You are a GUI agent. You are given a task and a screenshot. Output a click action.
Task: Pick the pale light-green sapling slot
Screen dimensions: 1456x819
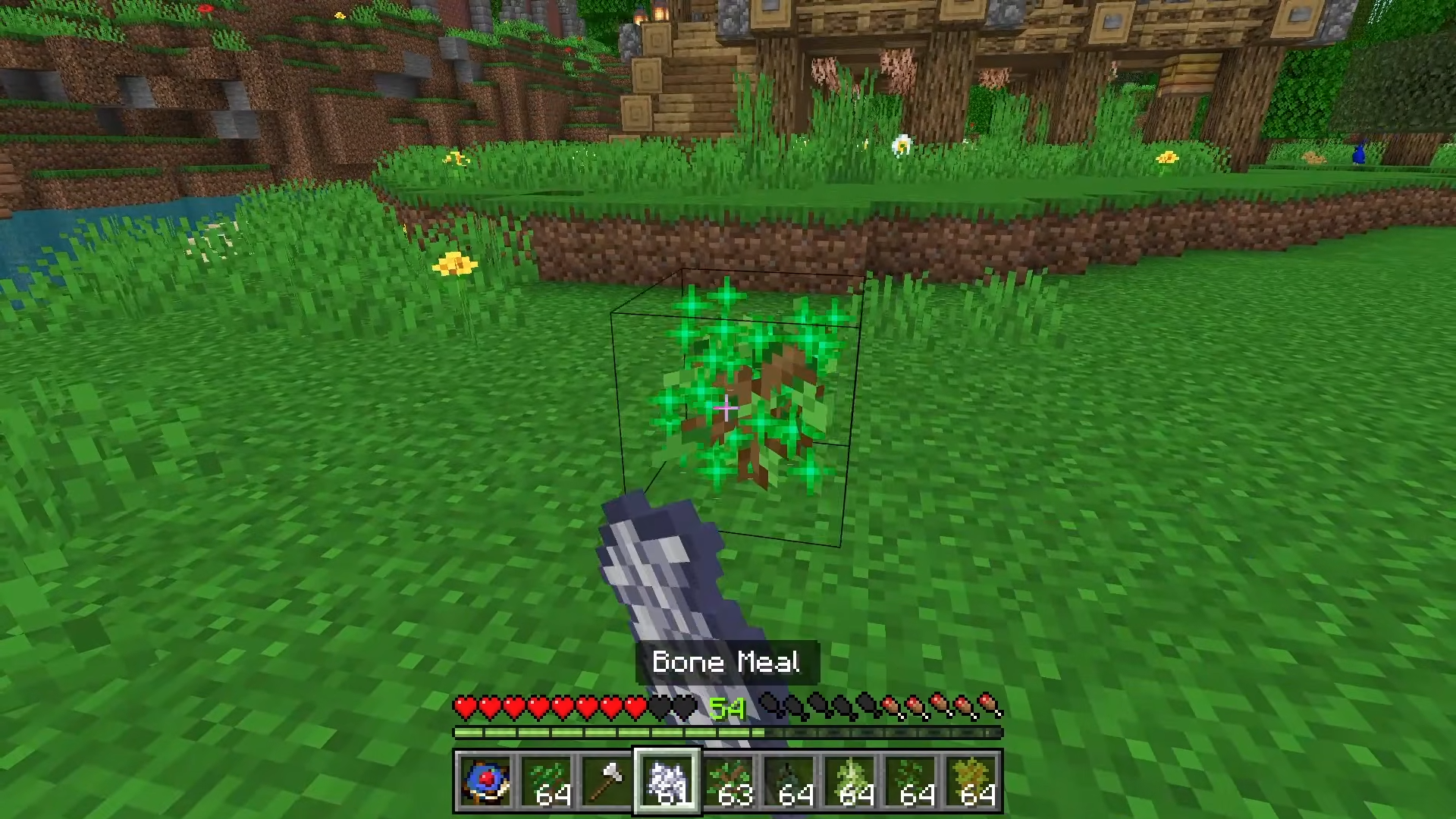tap(849, 781)
